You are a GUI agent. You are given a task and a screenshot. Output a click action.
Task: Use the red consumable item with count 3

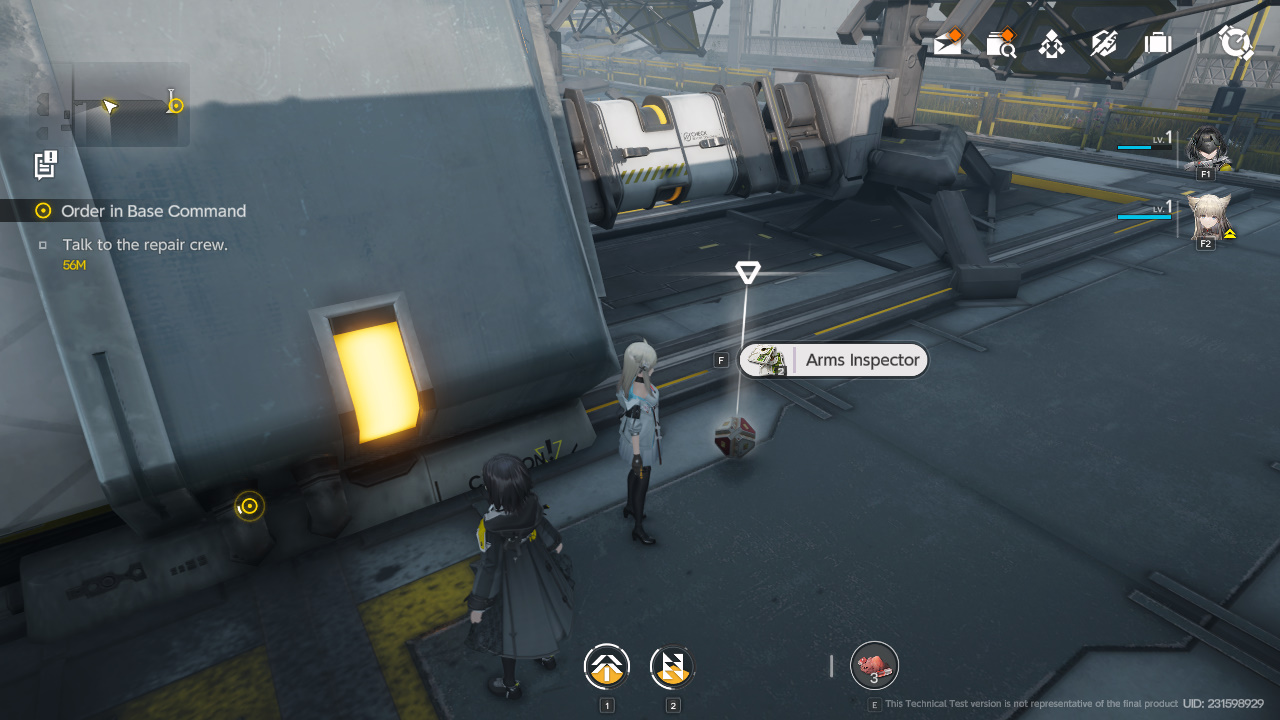[874, 666]
